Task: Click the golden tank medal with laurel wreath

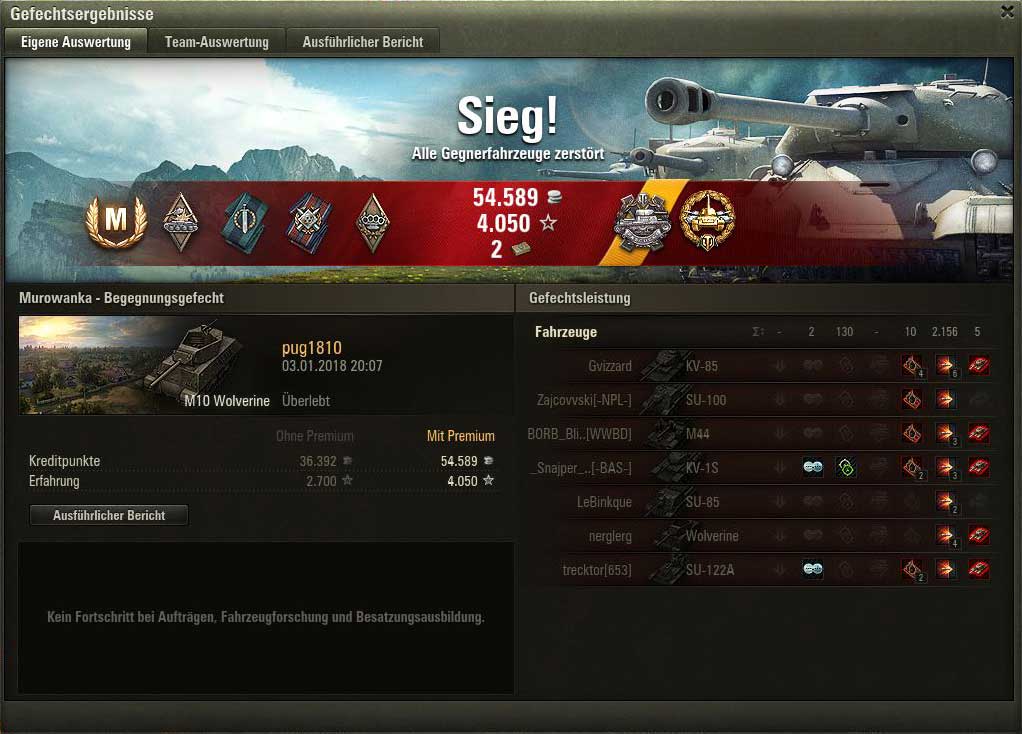Action: point(707,220)
